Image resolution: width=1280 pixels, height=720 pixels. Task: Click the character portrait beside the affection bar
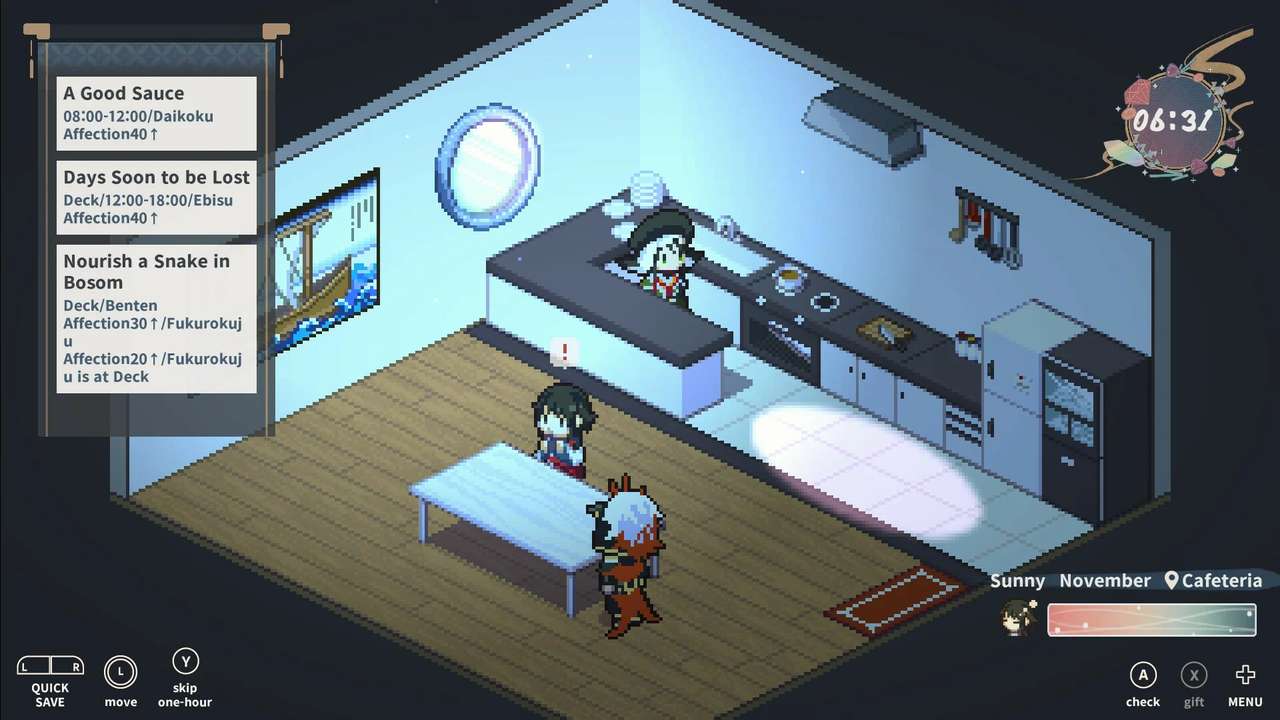coord(1019,619)
